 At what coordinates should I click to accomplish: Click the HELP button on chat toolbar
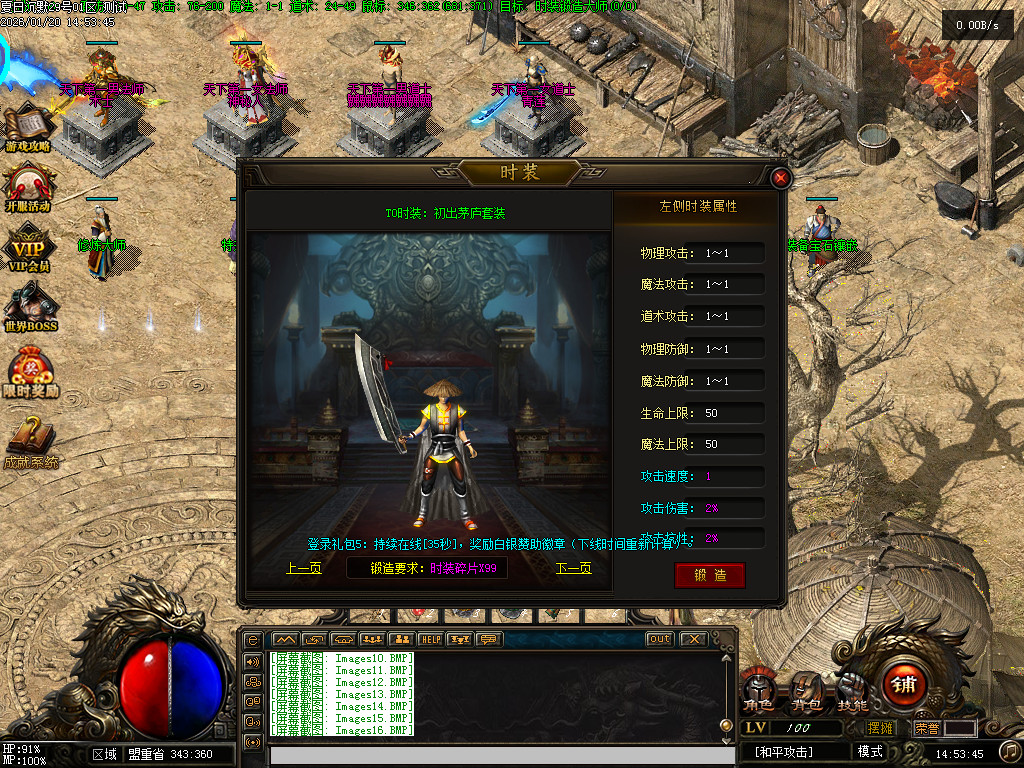[431, 639]
